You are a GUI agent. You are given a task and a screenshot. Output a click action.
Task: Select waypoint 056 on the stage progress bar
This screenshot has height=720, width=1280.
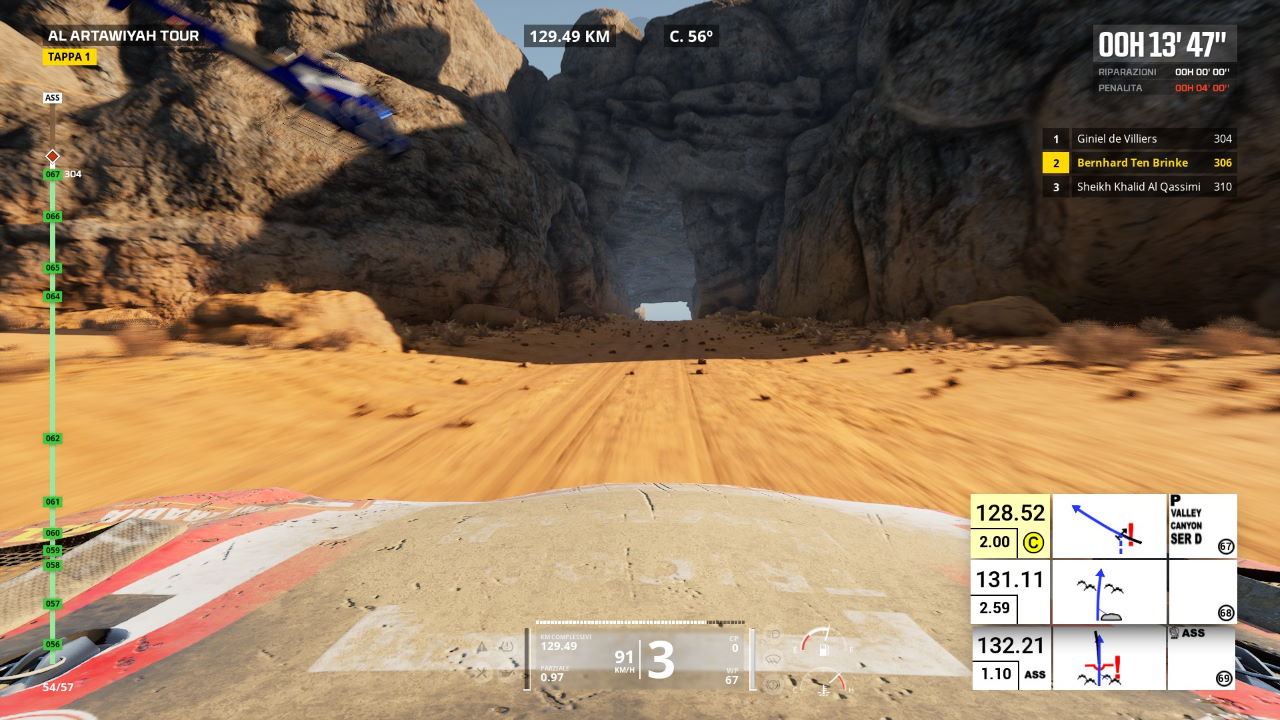point(53,644)
